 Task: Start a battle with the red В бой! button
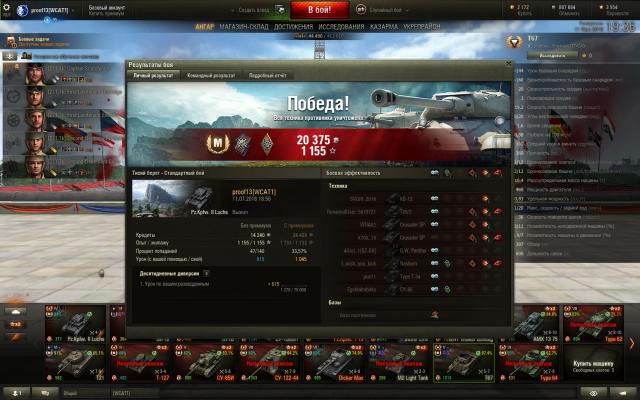click(x=319, y=9)
